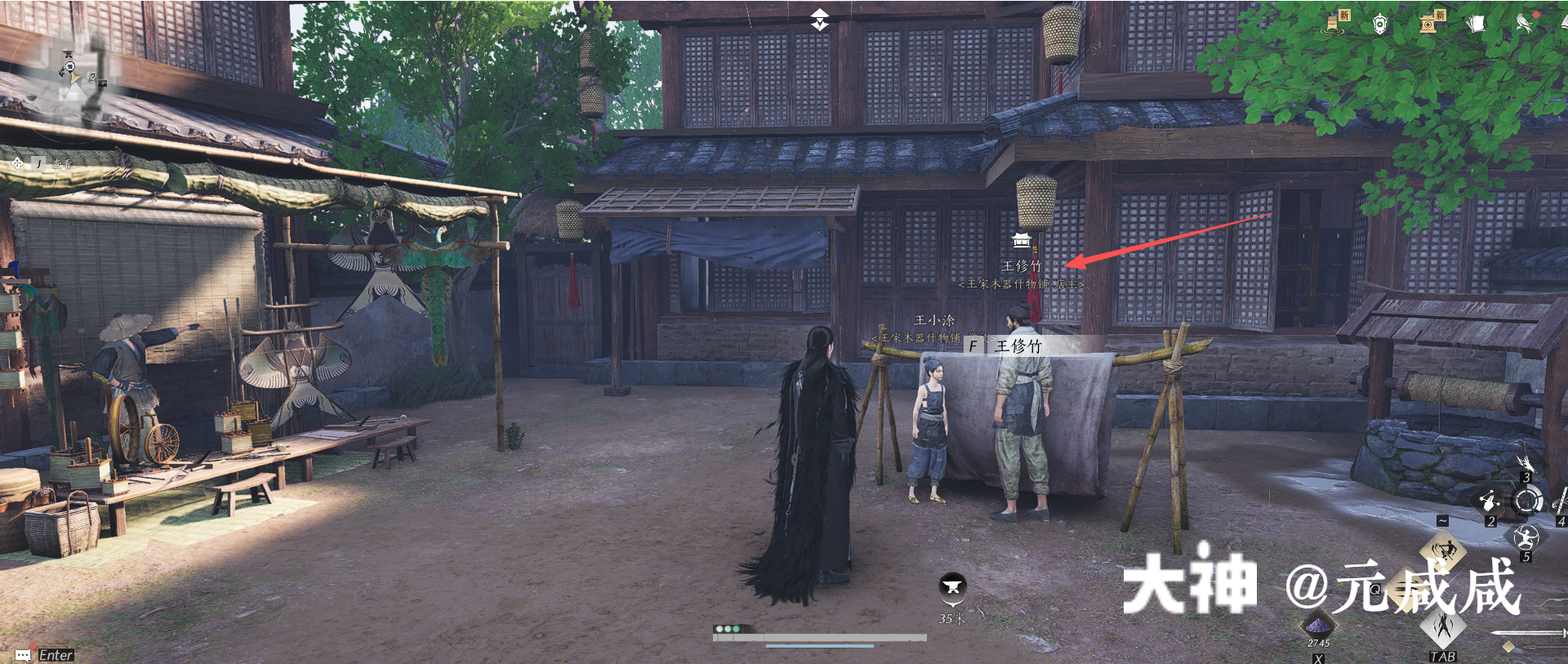Click the bird messenger icon with red alert
1568x664 pixels.
1524,23
